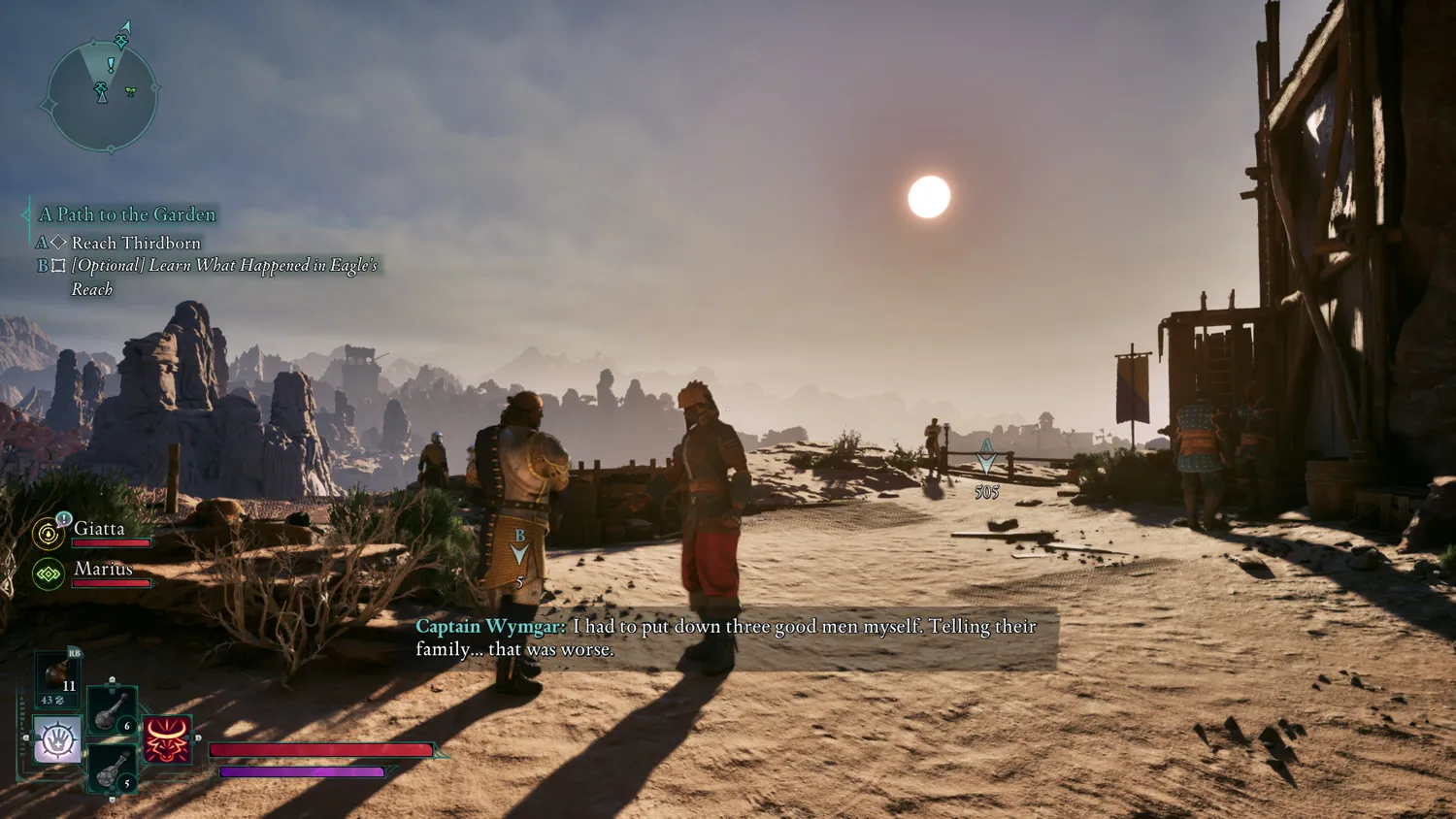Click the objective B waypoint marker showing 5
The image size is (1456, 819).
coord(519,550)
